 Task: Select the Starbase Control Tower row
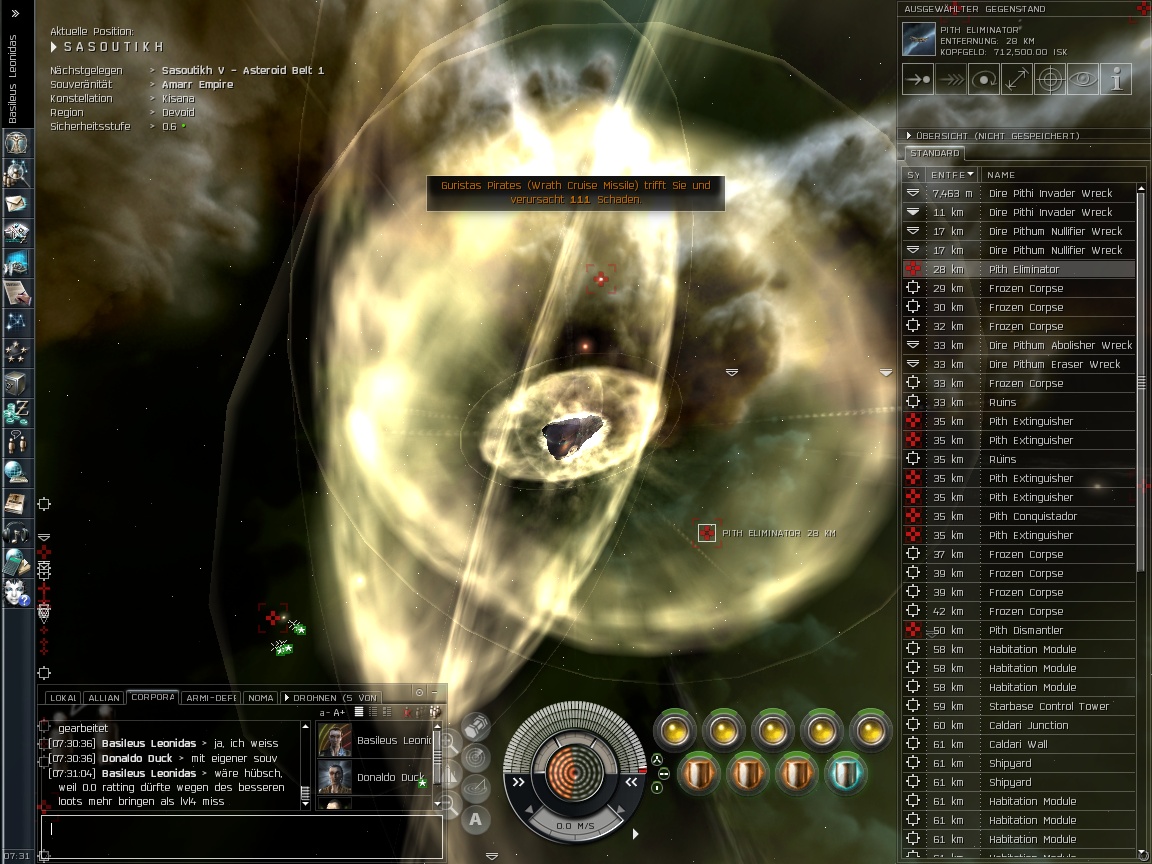tap(1048, 707)
